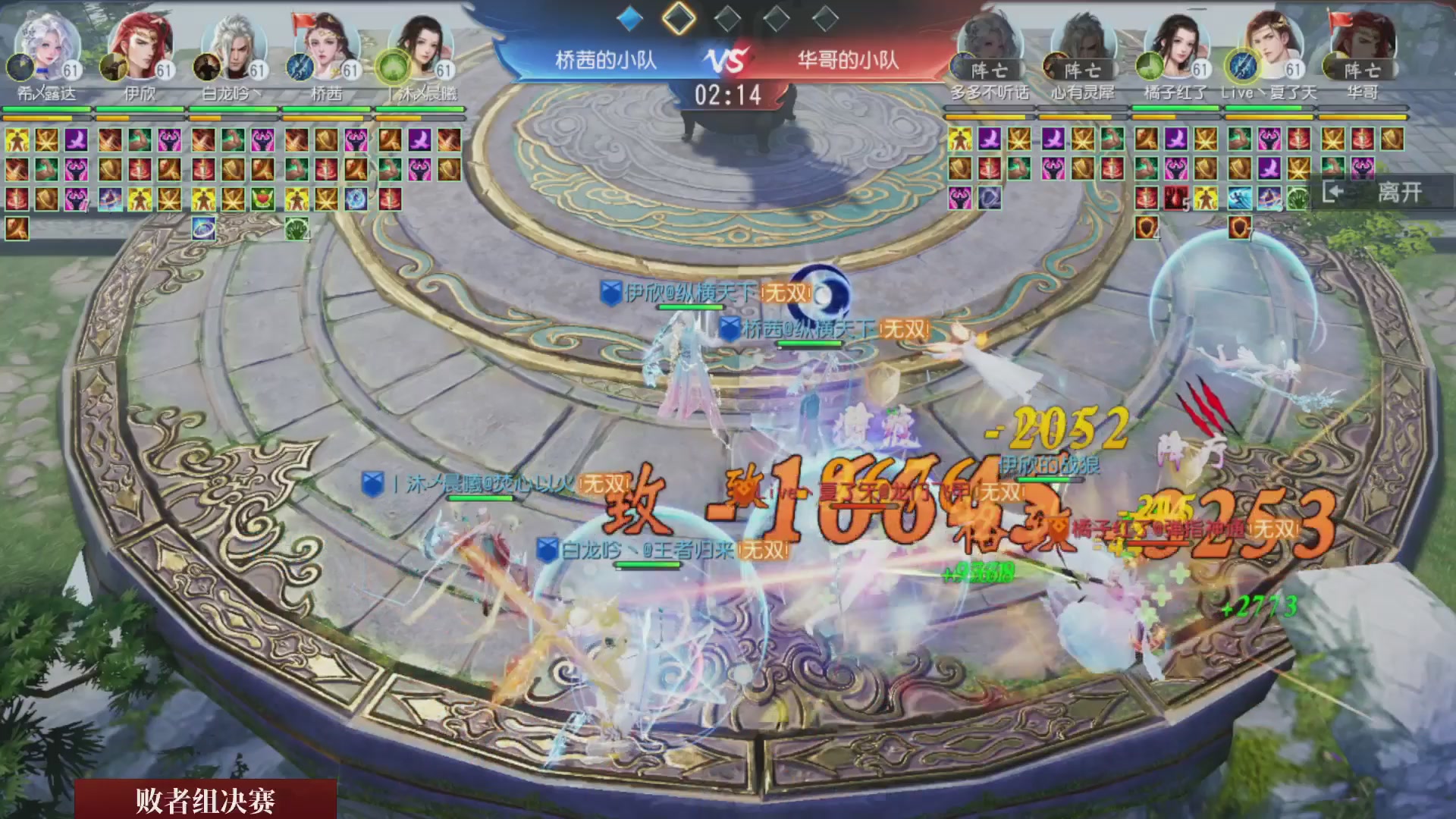The image size is (1456, 819).
Task: Click 桥茜's blue lightning class badge
Action: click(299, 68)
